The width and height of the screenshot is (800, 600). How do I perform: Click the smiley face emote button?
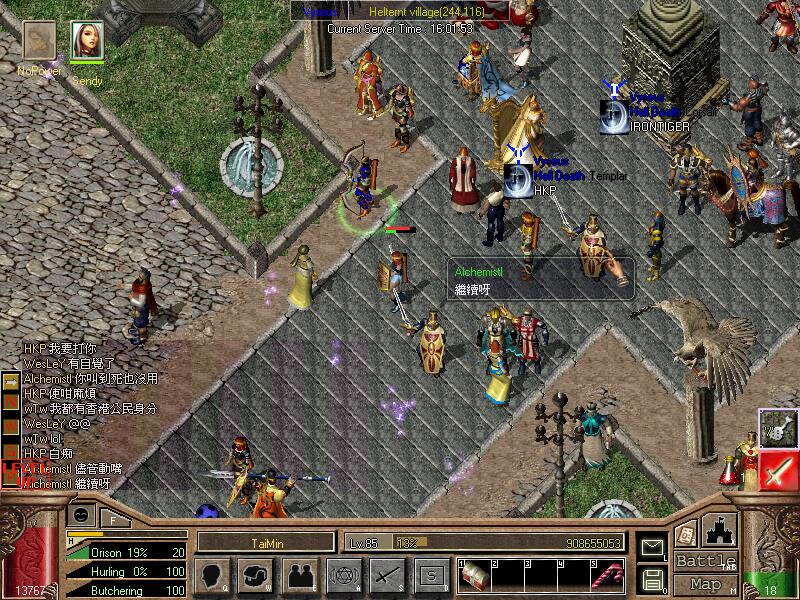pyautogui.click(x=83, y=516)
